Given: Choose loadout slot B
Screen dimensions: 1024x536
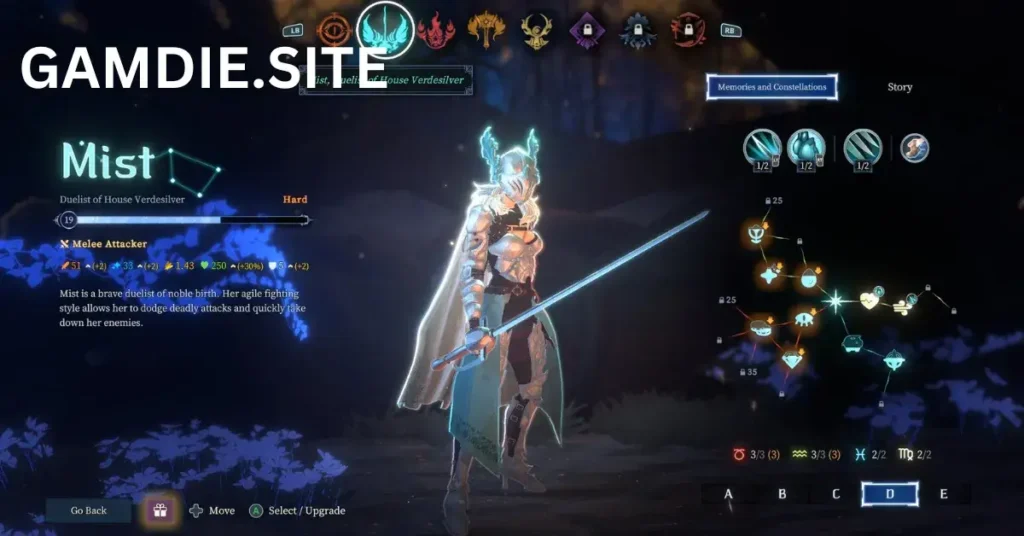Looking at the screenshot, I should (782, 494).
